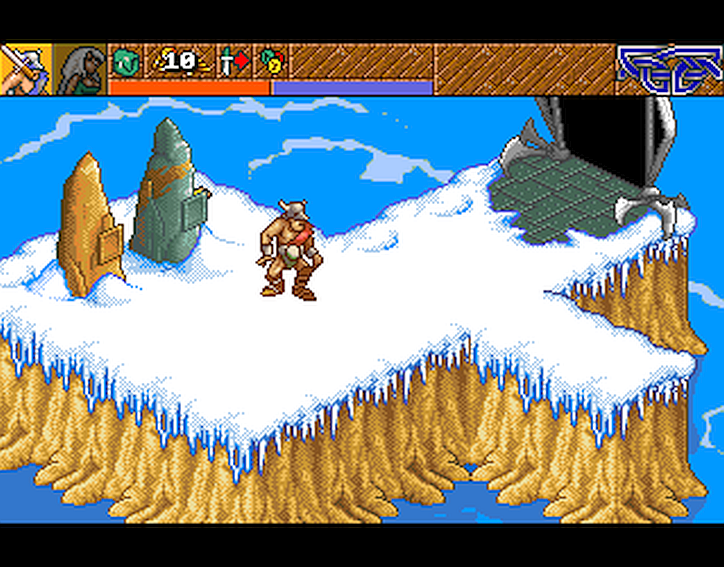The width and height of the screenshot is (724, 567).
Task: Switch to the dark-haired woman portrait
Action: tap(80, 69)
